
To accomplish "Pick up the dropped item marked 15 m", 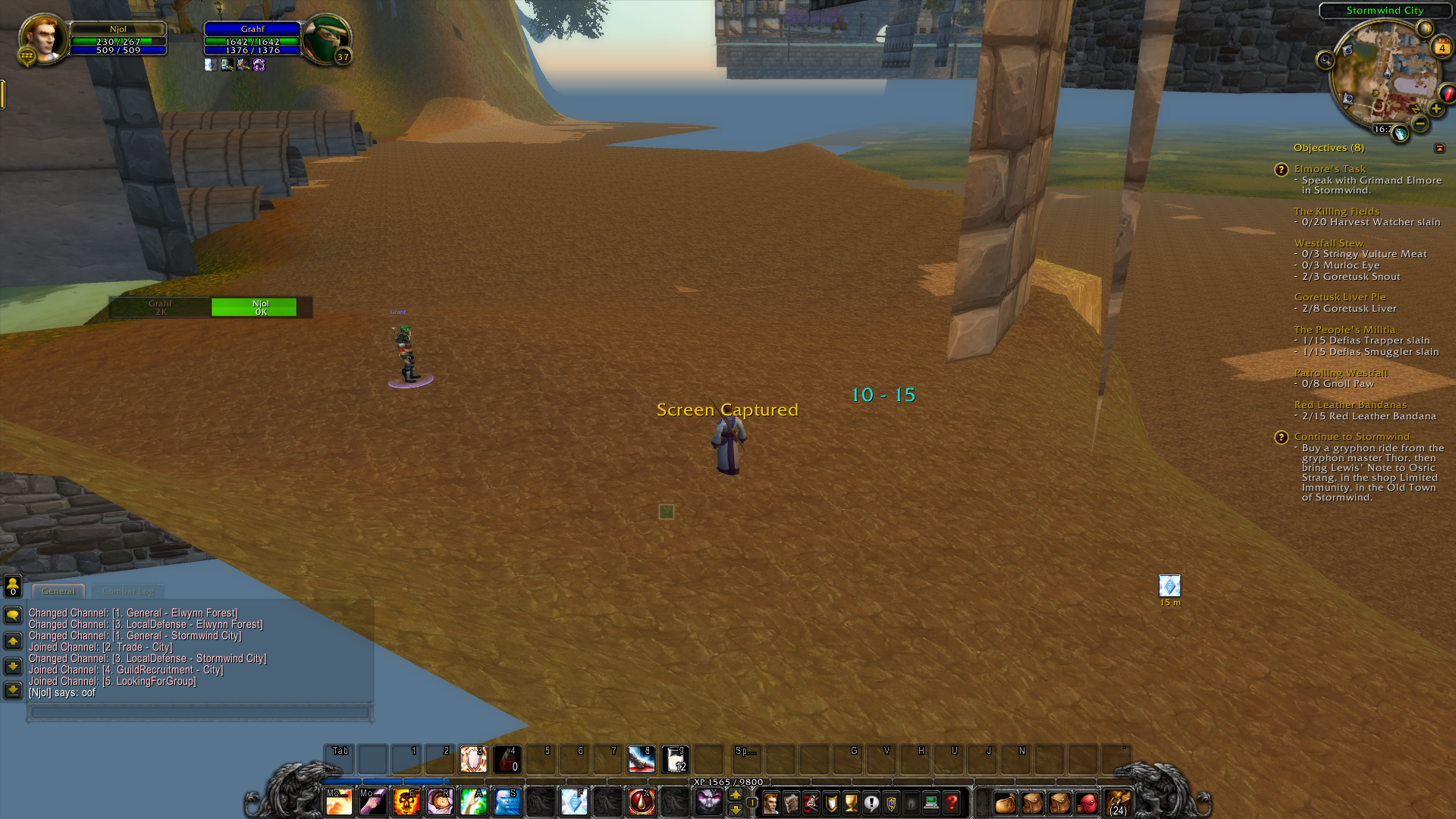I will pyautogui.click(x=1170, y=585).
